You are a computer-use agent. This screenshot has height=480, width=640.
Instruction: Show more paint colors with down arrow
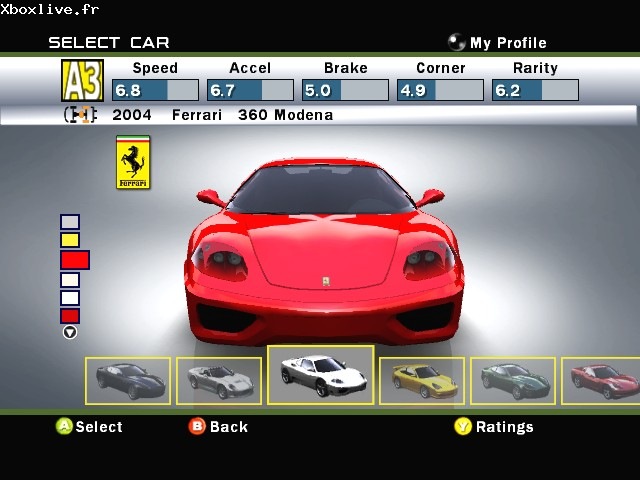(x=70, y=332)
